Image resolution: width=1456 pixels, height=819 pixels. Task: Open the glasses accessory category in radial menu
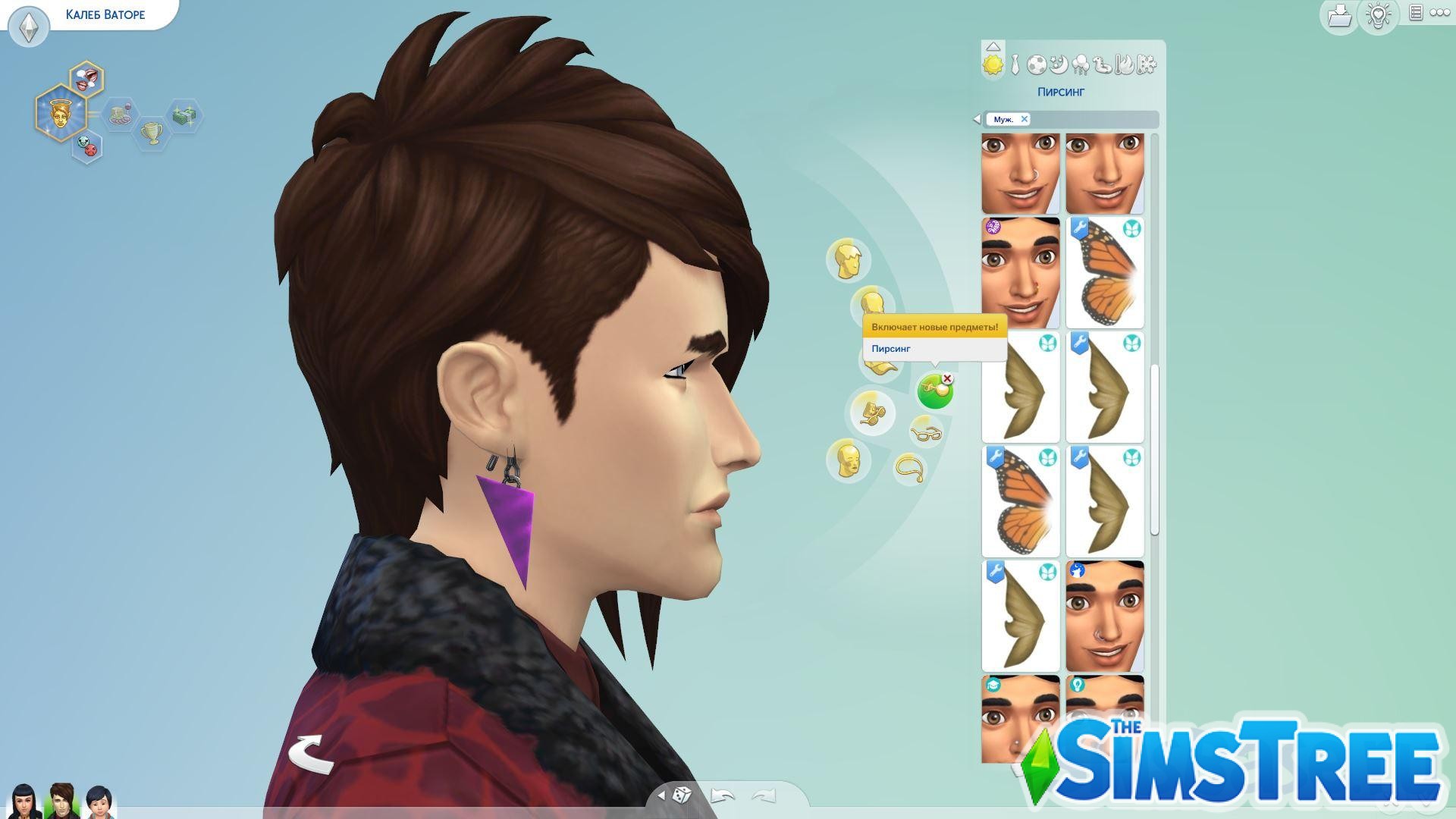927,434
